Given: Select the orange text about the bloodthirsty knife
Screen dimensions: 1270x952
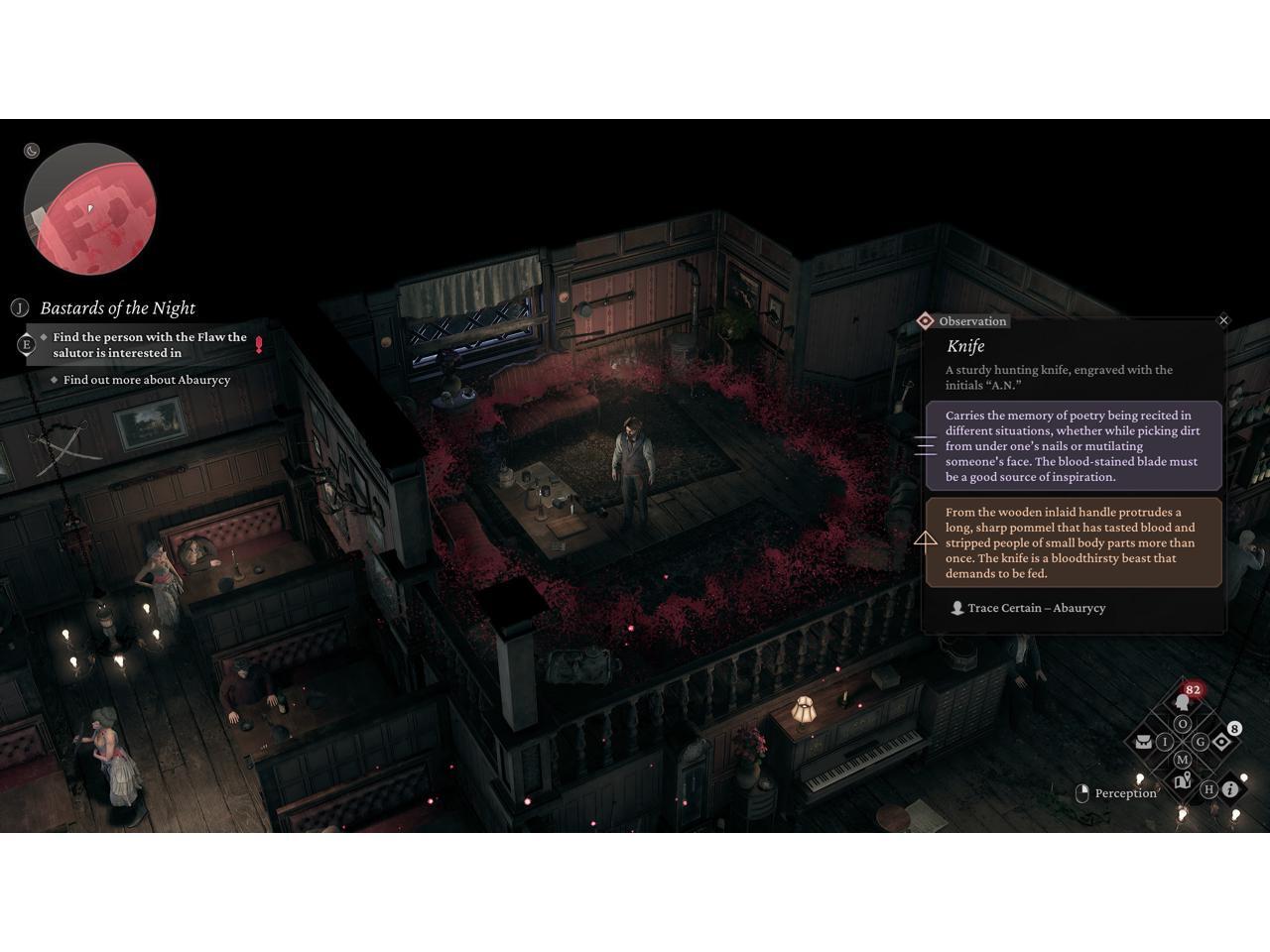Looking at the screenshot, I should pos(1074,542).
